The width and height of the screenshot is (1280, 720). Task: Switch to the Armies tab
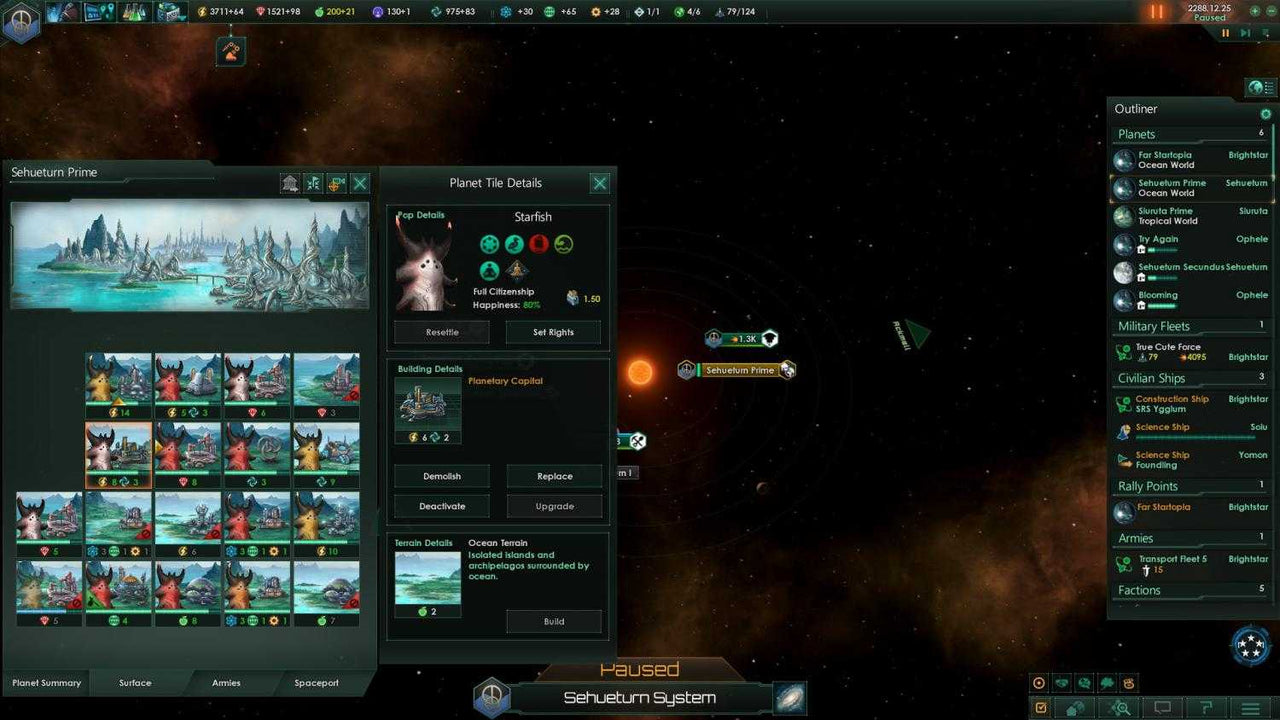click(225, 683)
